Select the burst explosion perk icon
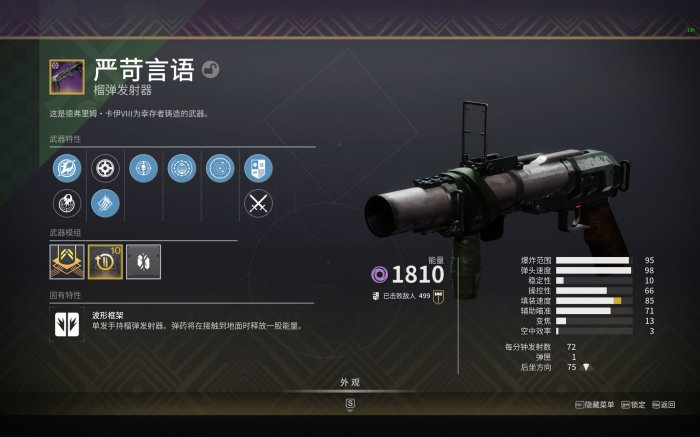The image size is (700, 437). (66, 204)
